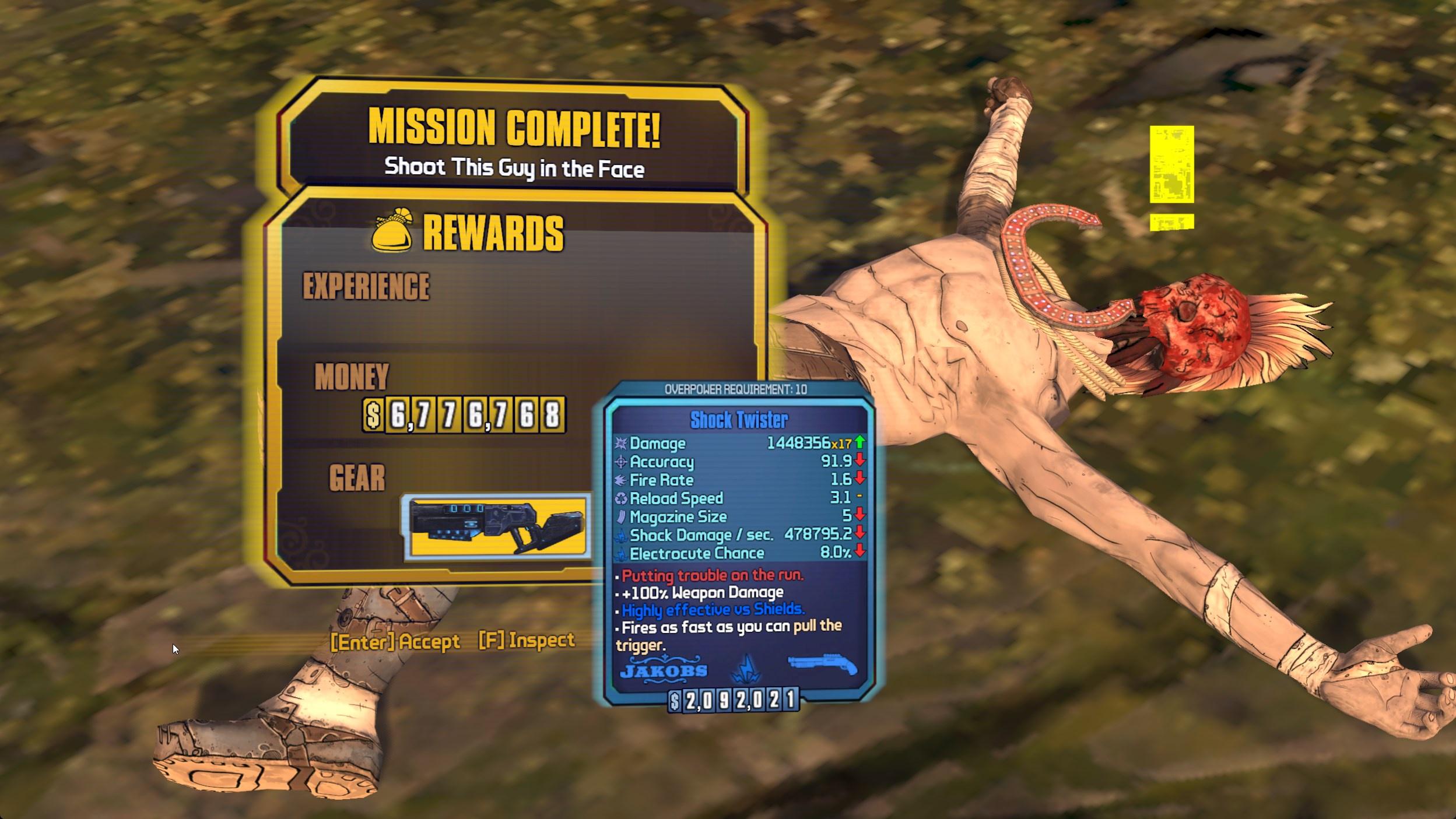Expand the GEAR section
1456x819 pixels.
click(x=357, y=478)
